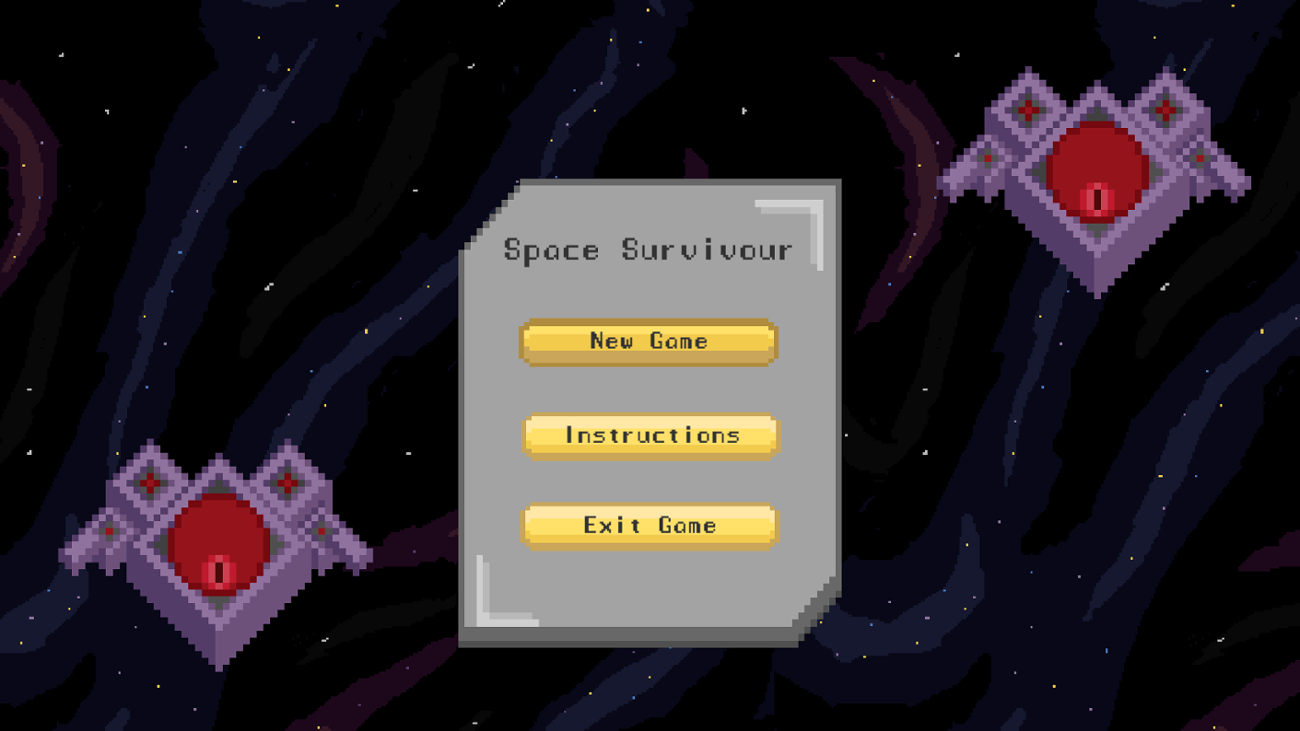Screen dimensions: 1300x731
Task: Click the Space Survivour title text
Action: tap(648, 249)
